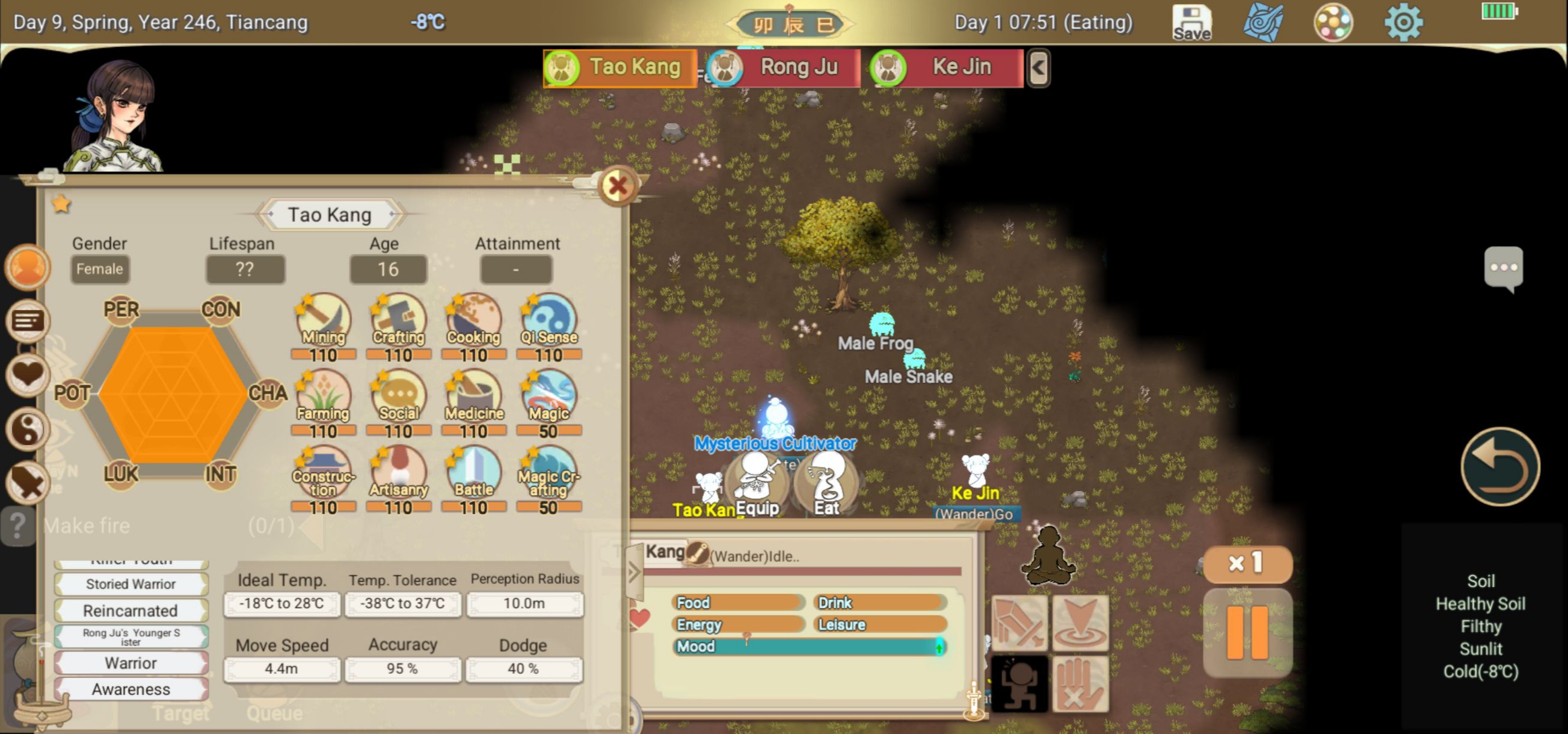This screenshot has width=1568, height=734.
Task: Click the curved back arrow button
Action: tap(1500, 467)
